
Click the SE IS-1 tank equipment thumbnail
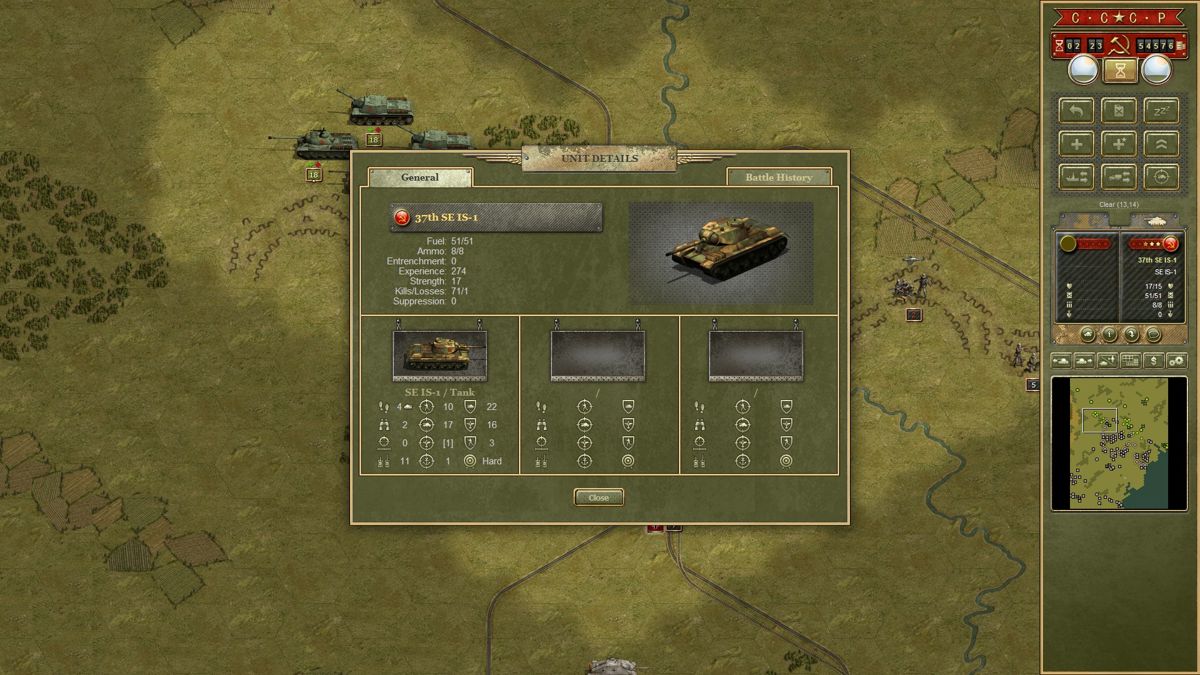[x=440, y=355]
